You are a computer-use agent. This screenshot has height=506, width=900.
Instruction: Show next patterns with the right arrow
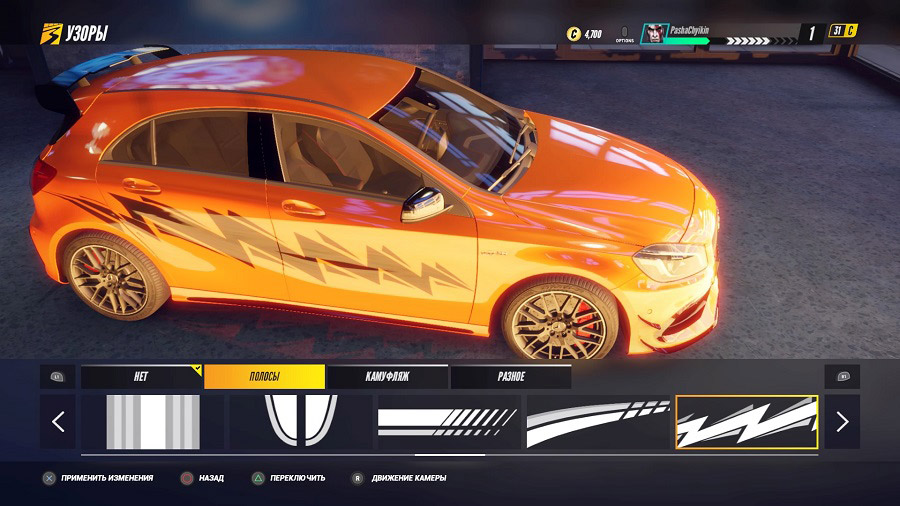pos(842,422)
